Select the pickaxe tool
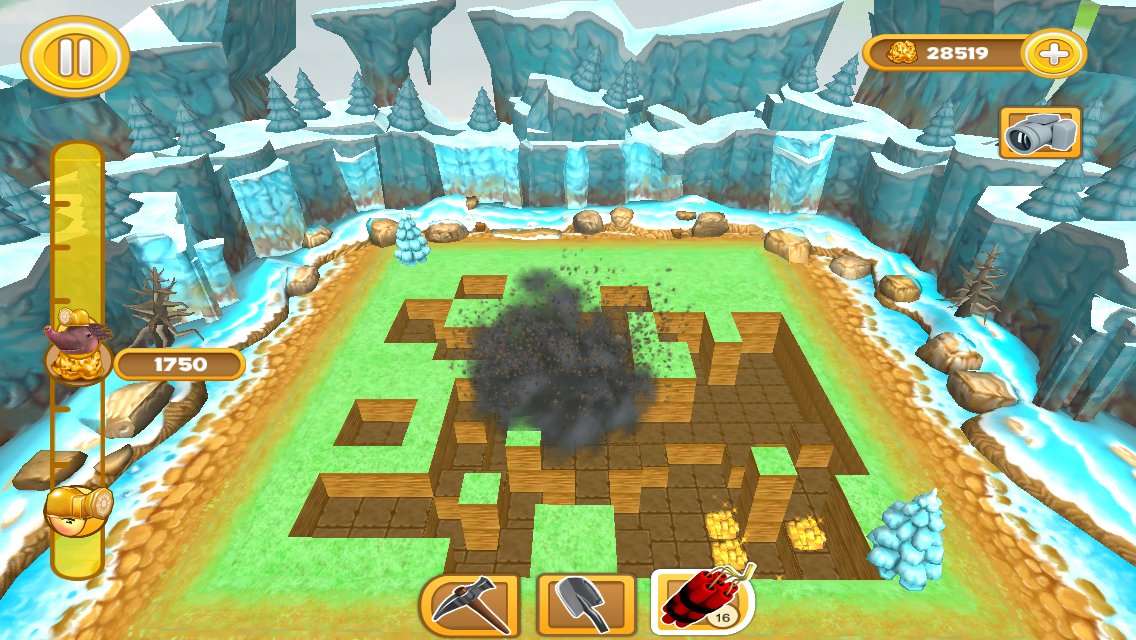Viewport: 1136px width, 640px height. click(469, 604)
